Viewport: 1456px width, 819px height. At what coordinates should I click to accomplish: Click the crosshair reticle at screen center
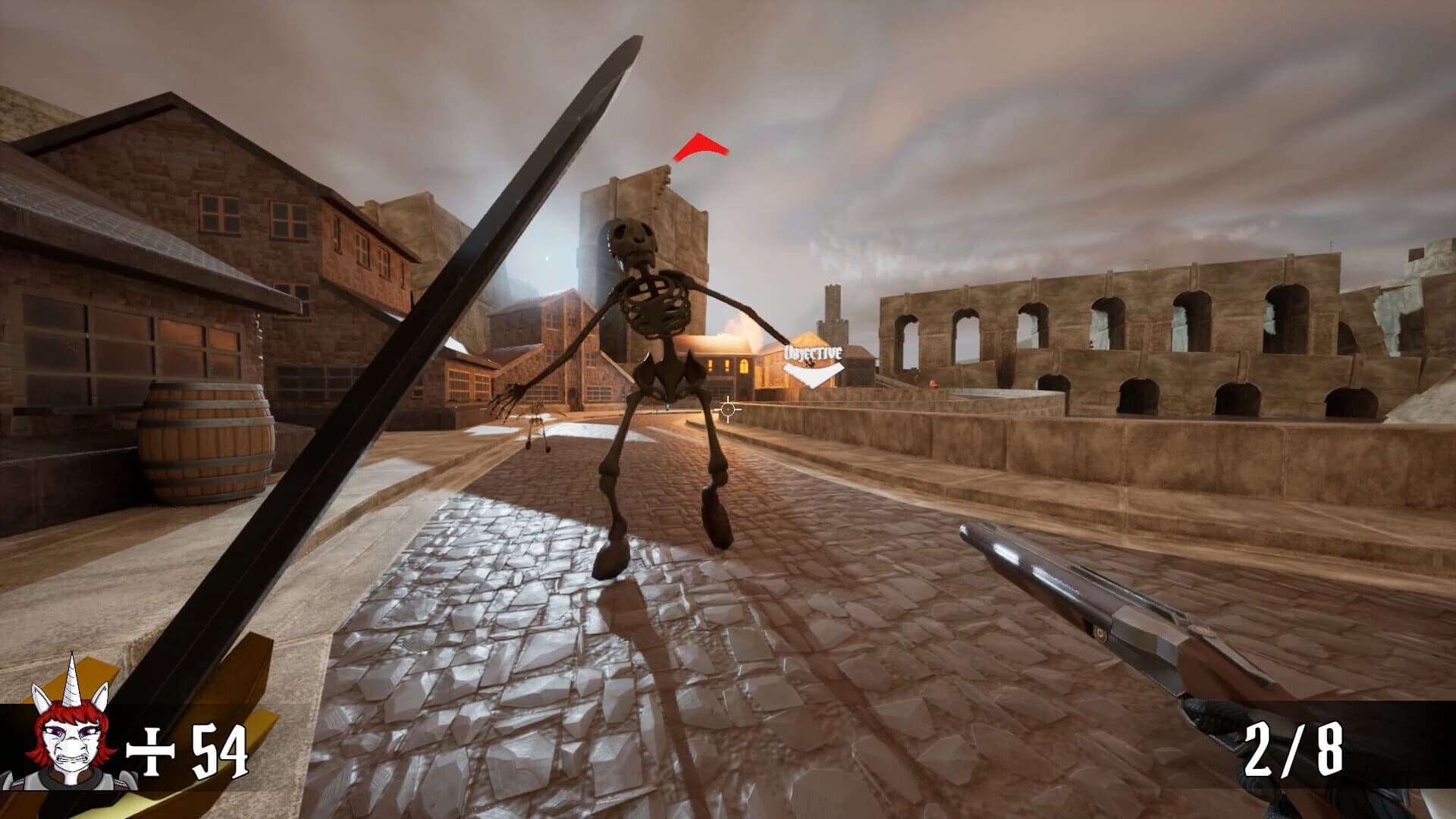726,409
